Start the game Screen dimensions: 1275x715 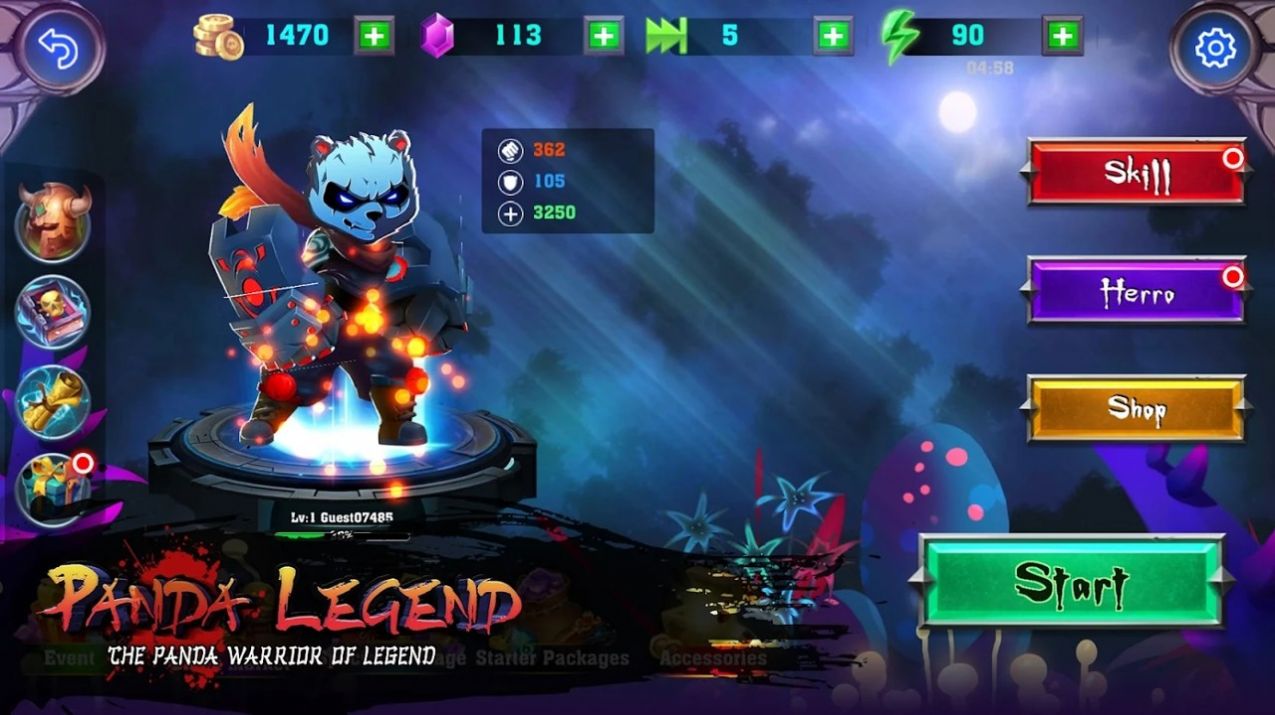click(x=1071, y=581)
